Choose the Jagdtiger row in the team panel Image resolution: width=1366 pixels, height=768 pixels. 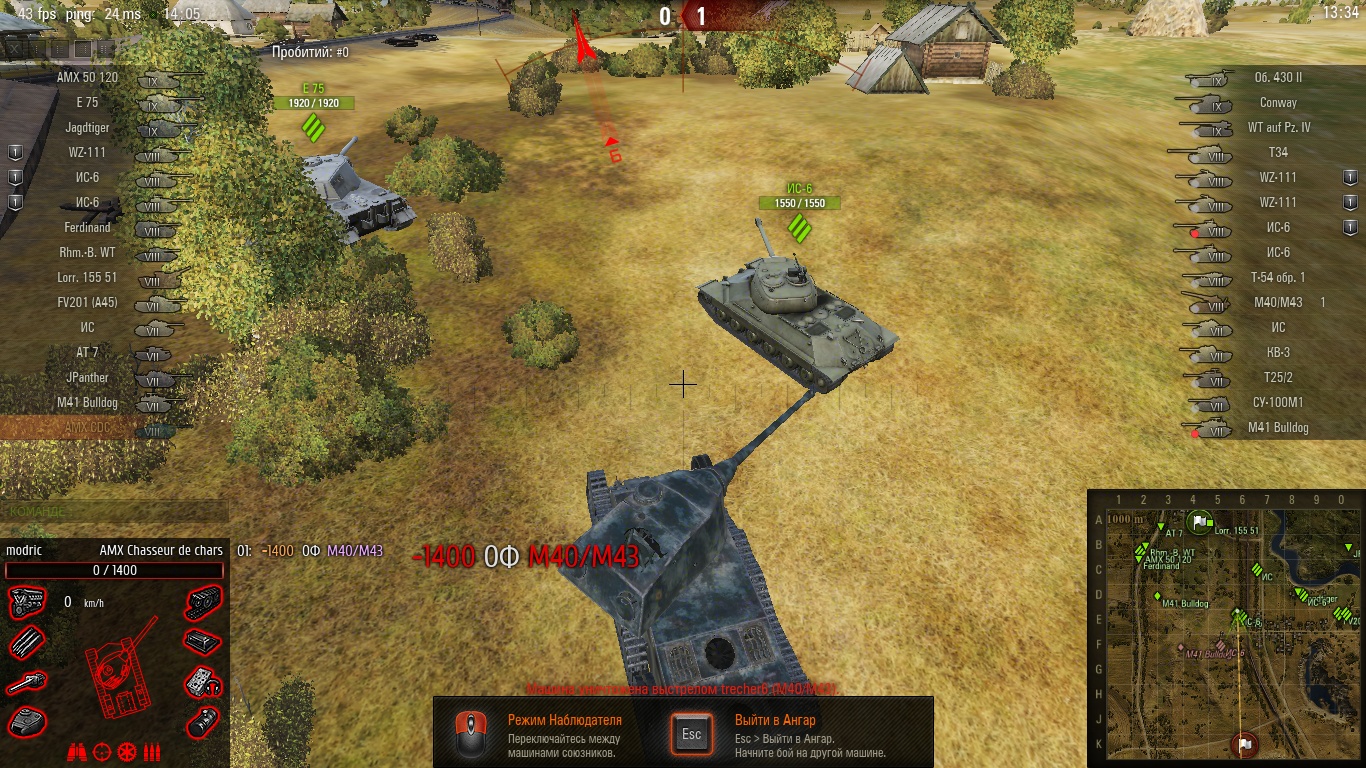88,128
